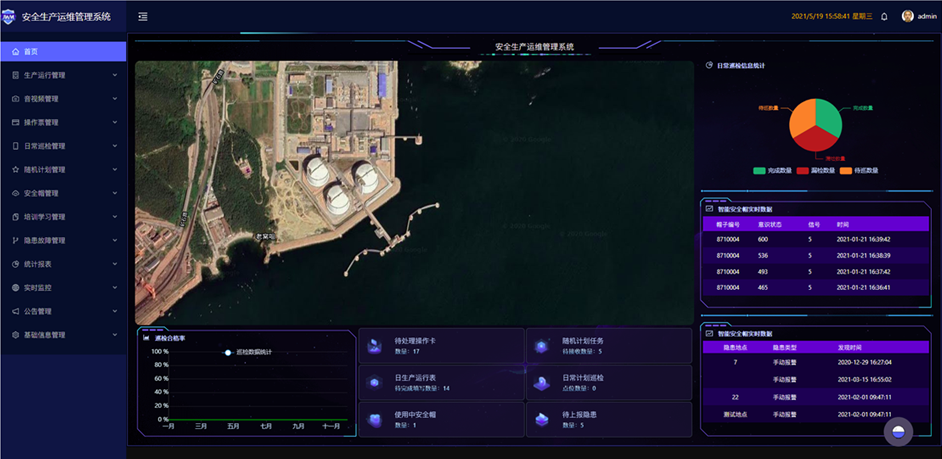942x459 pixels.
Task: Expand the 基础信息管理 menu
Action: [x=45, y=335]
